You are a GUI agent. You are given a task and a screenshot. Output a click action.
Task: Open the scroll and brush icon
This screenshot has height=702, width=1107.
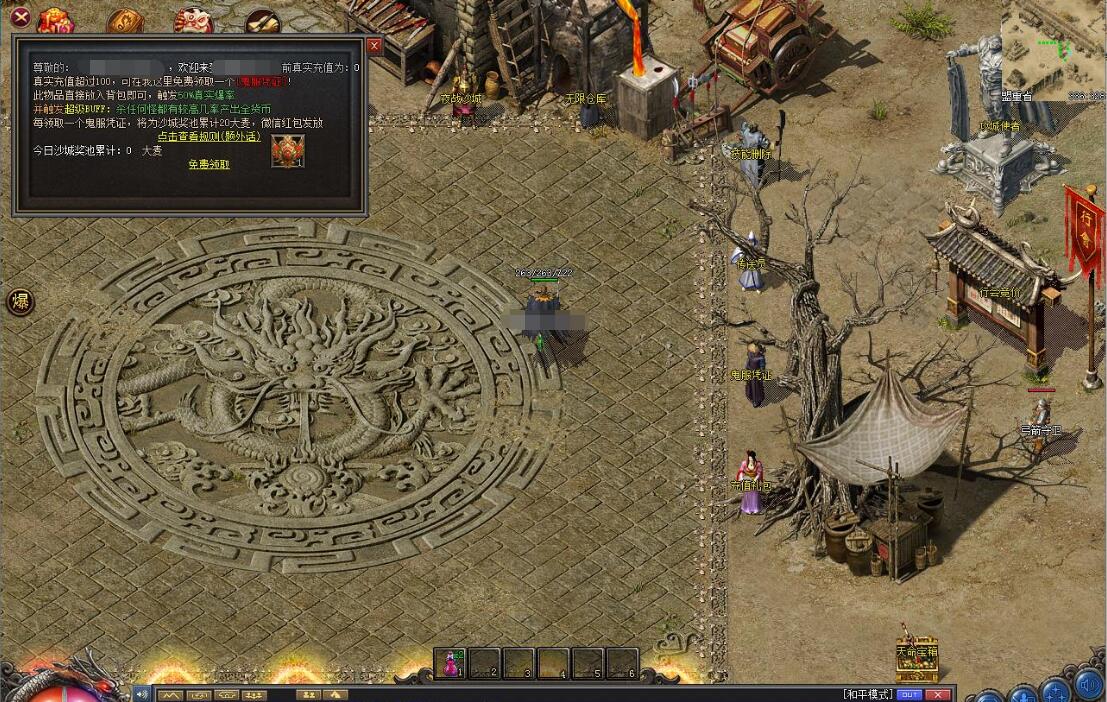tap(262, 22)
